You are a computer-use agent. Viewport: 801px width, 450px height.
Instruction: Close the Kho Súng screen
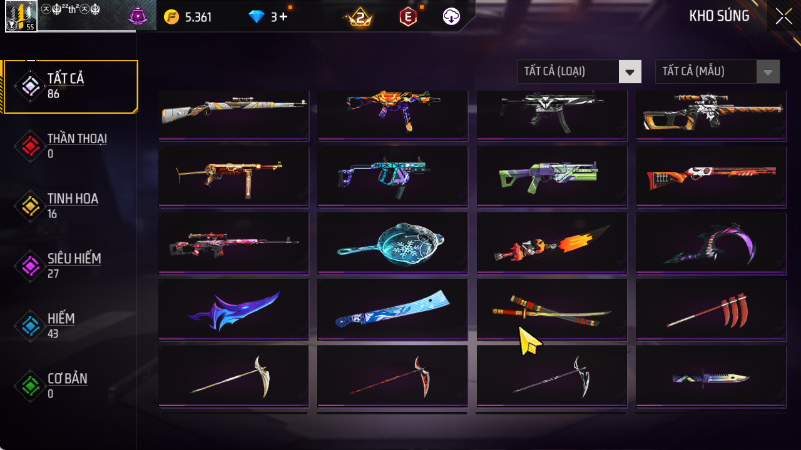coord(783,16)
